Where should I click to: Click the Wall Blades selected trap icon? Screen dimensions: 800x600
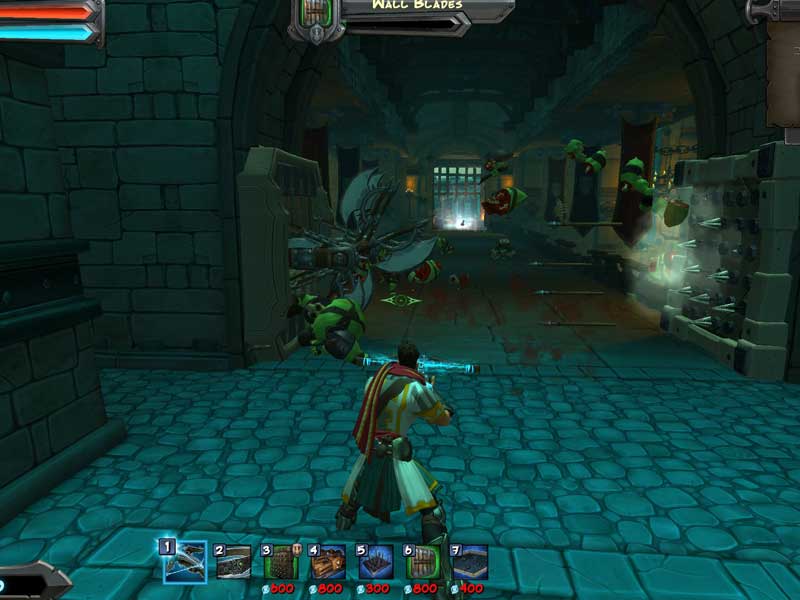pyautogui.click(x=316, y=18)
